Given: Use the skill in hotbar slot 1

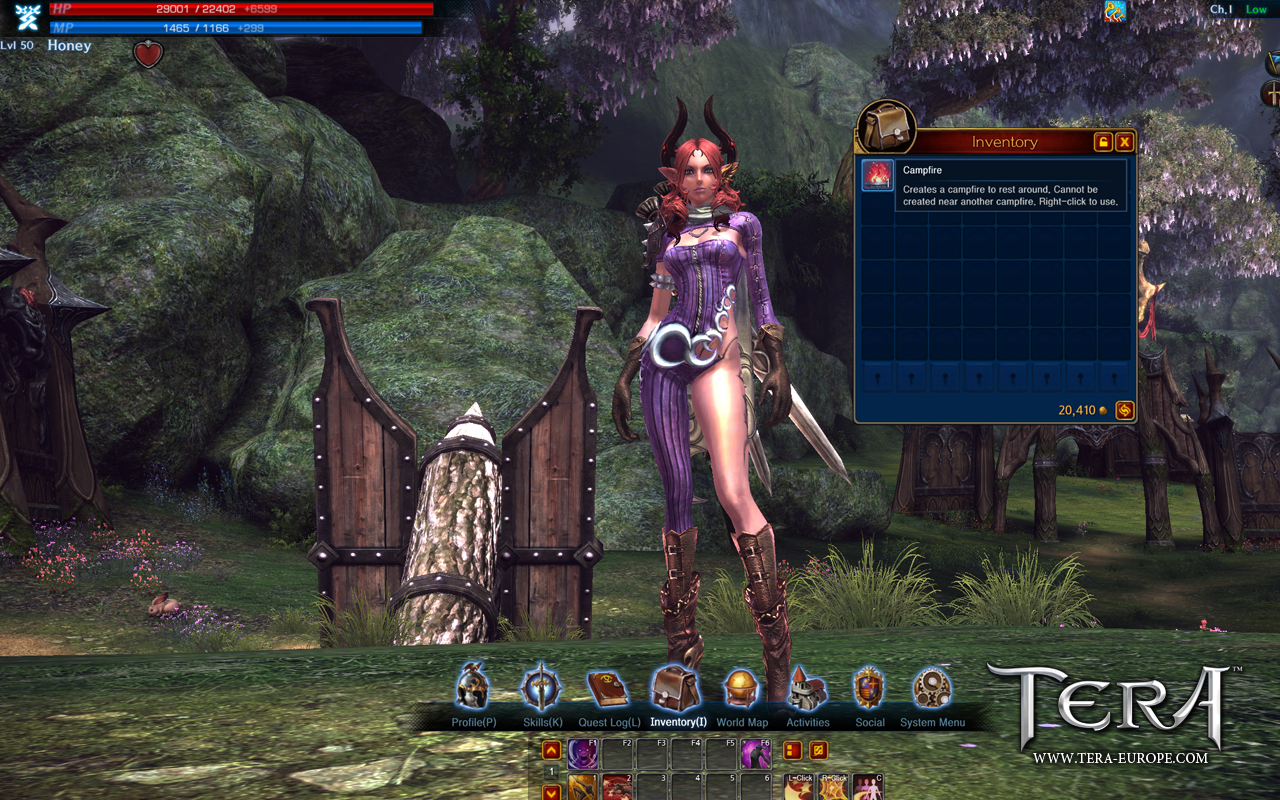Looking at the screenshot, I should pos(584,788).
